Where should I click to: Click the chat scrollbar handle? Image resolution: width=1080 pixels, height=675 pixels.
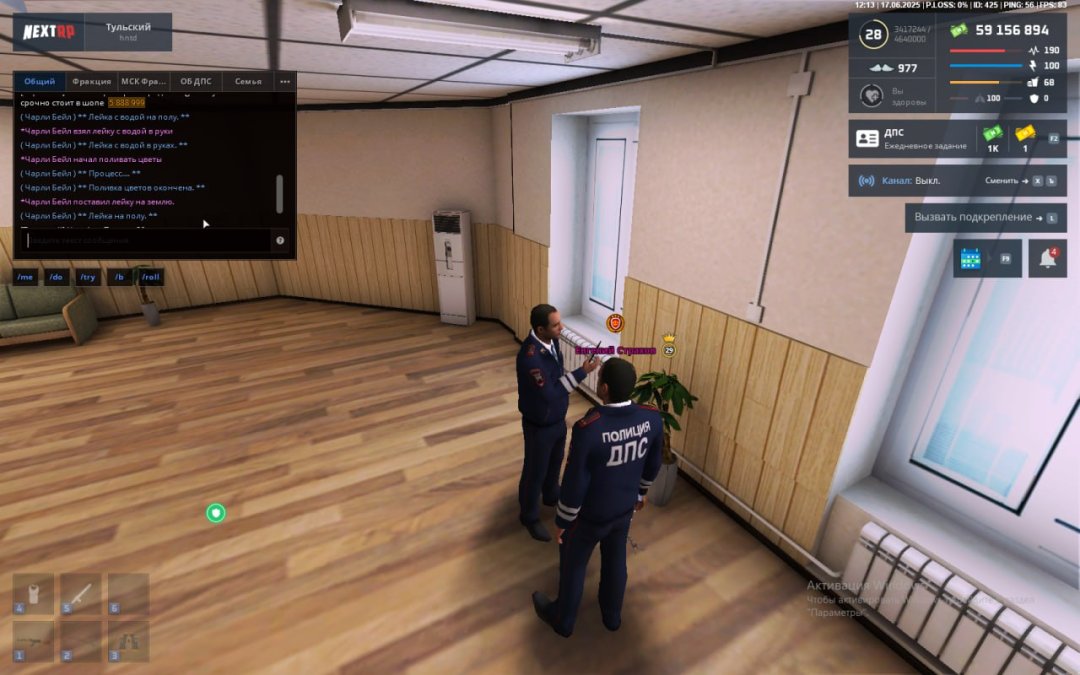[x=279, y=193]
